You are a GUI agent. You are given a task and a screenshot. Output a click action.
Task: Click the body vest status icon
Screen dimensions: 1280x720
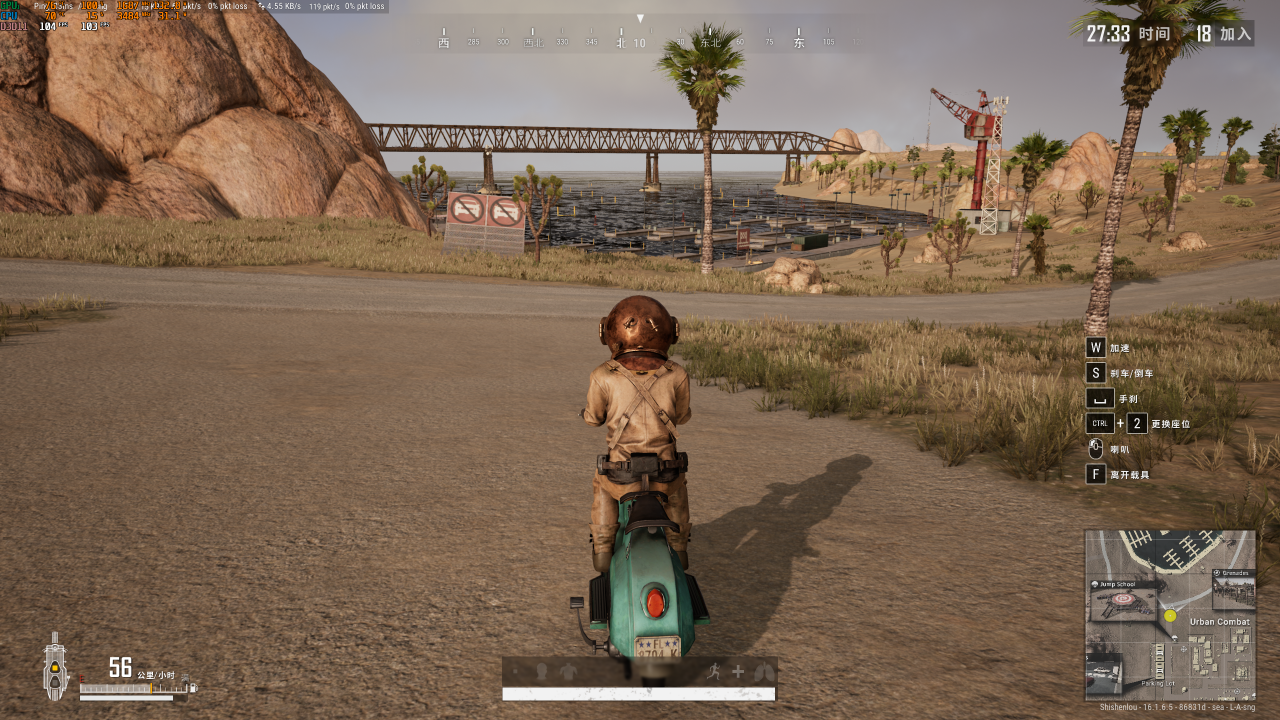[x=569, y=671]
